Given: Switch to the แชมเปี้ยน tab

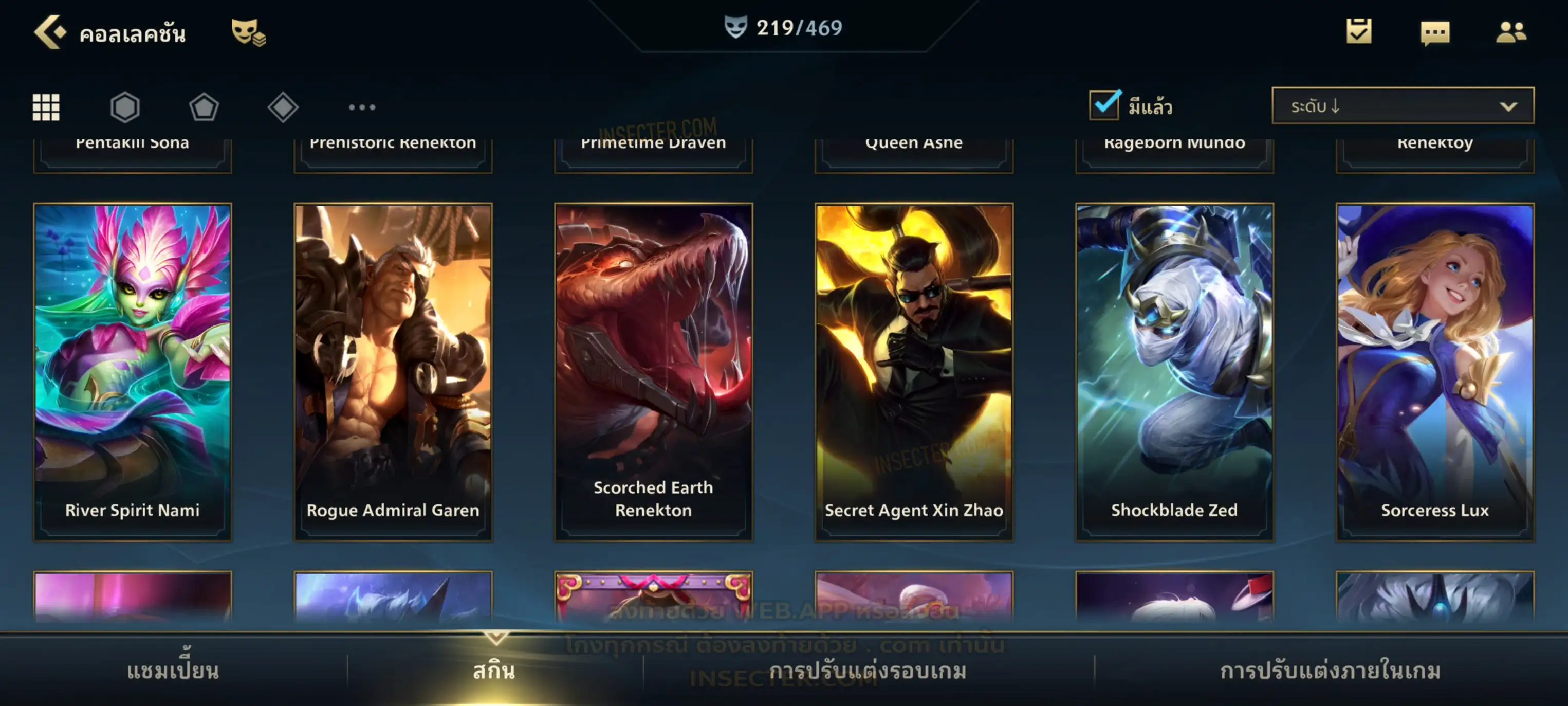Looking at the screenshot, I should (x=173, y=671).
